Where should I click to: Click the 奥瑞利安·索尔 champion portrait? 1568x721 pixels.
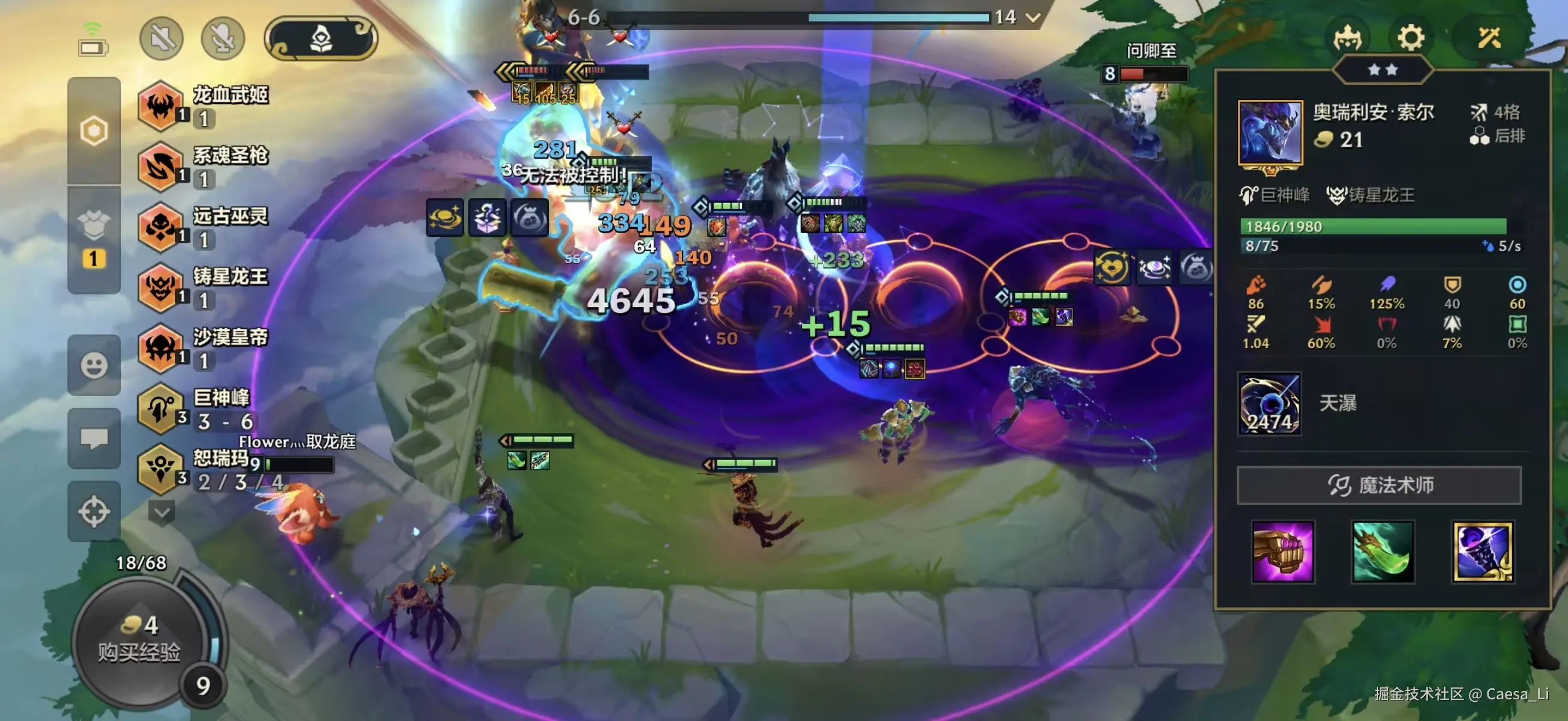tap(1270, 133)
